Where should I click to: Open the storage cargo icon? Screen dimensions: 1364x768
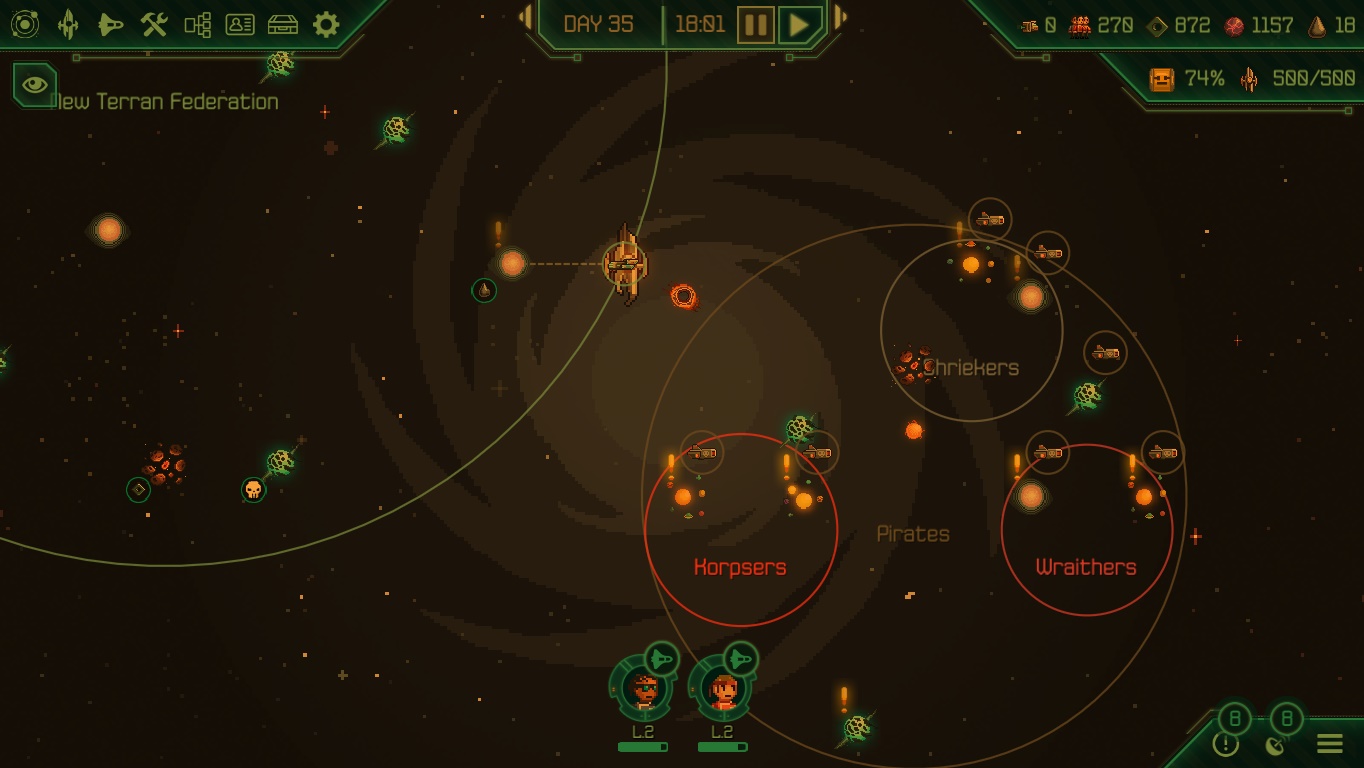283,24
